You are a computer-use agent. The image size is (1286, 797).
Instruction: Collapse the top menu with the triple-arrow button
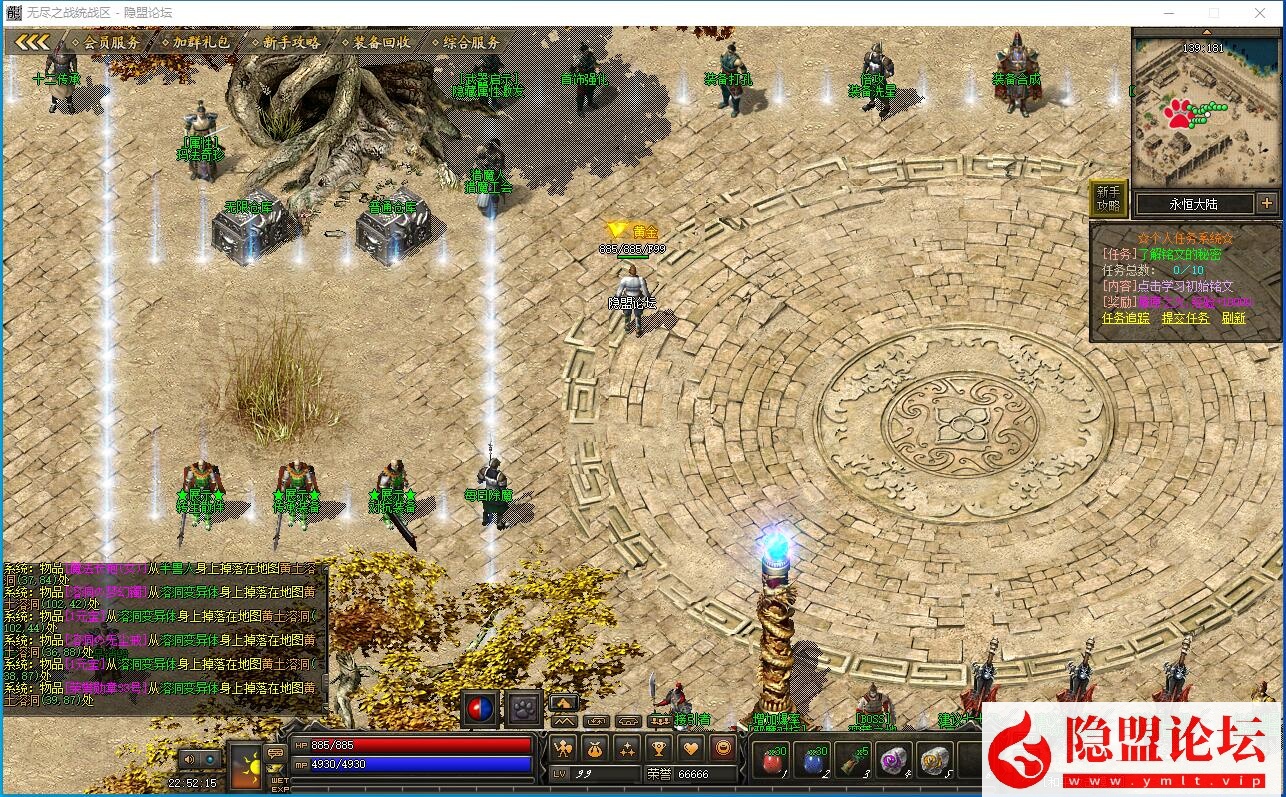pyautogui.click(x=32, y=42)
